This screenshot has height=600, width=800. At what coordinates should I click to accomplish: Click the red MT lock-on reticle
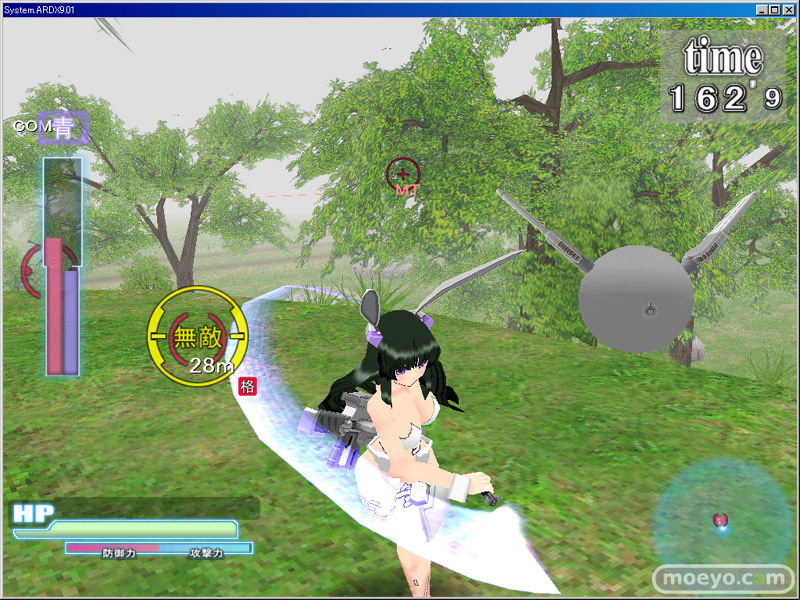[403, 174]
